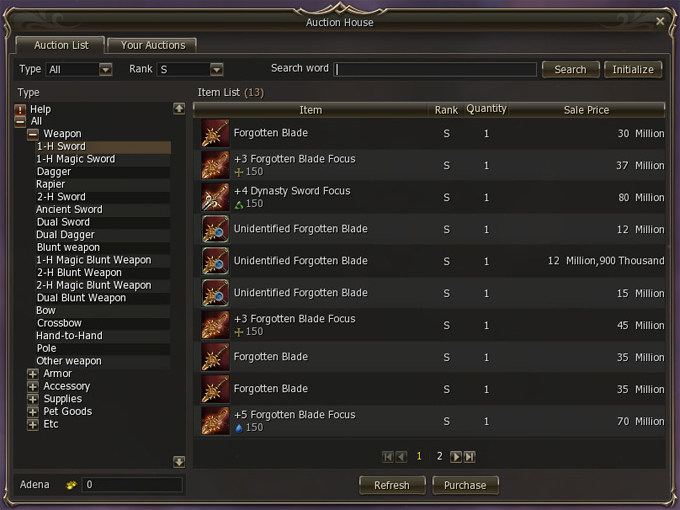680x510 pixels.
Task: Choose the Crossbow category
Action: tap(59, 323)
